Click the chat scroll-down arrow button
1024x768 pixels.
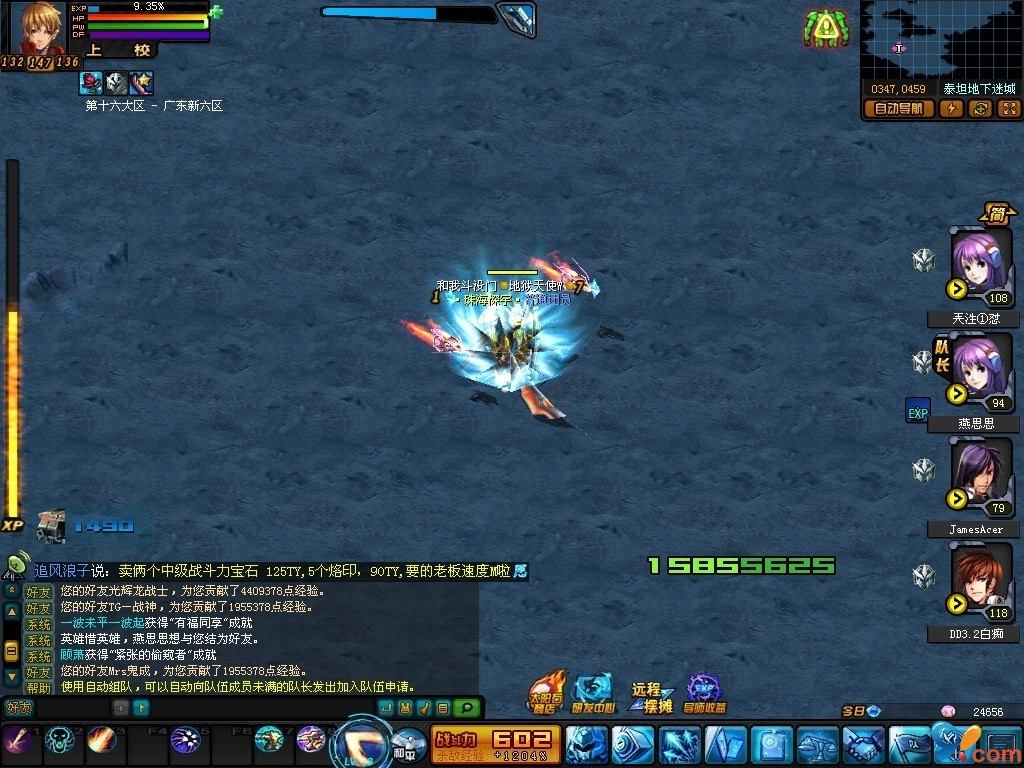12,676
